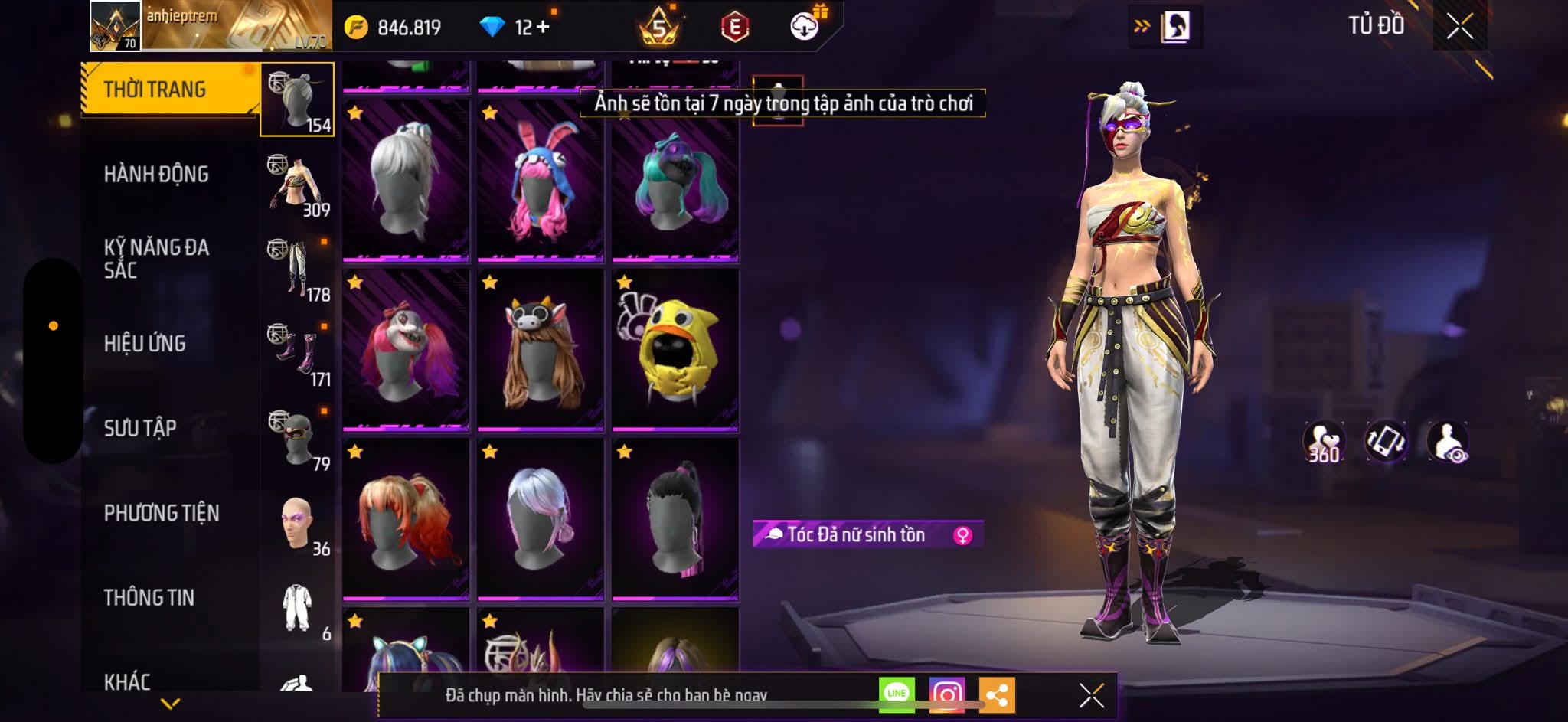The width and height of the screenshot is (1568, 722).
Task: Share screenshot via Instagram
Action: tap(946, 694)
